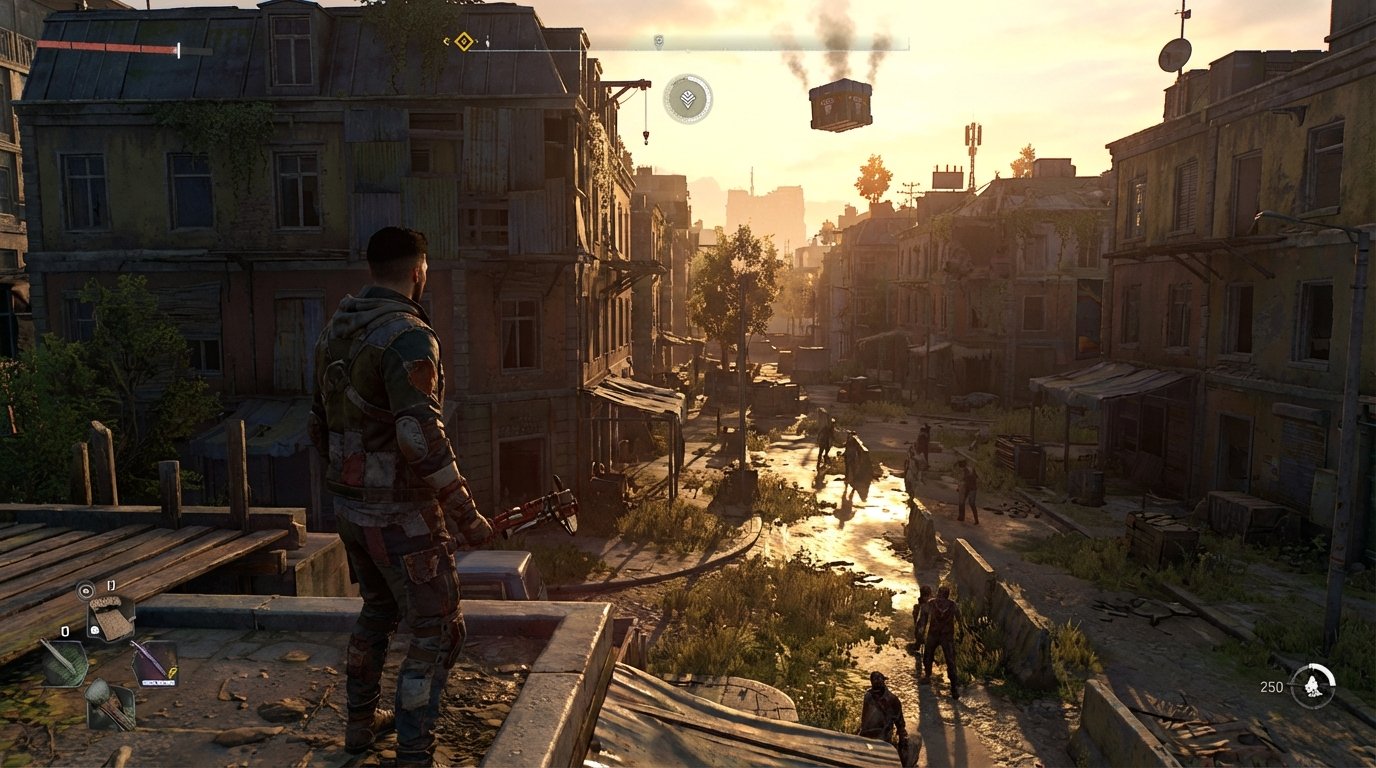
Task: Click the faction shield marker on the compass
Action: point(658,40)
